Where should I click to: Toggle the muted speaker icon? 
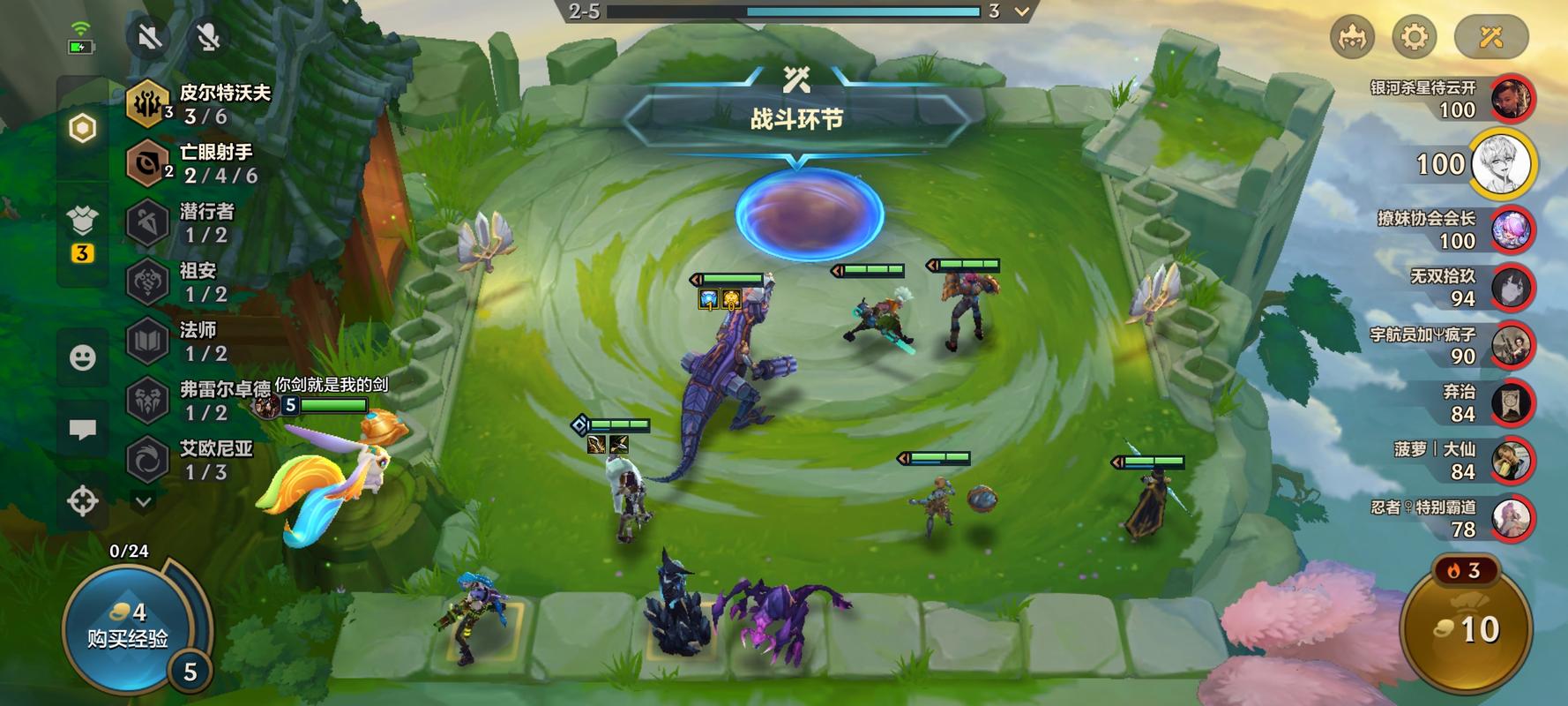tap(149, 37)
